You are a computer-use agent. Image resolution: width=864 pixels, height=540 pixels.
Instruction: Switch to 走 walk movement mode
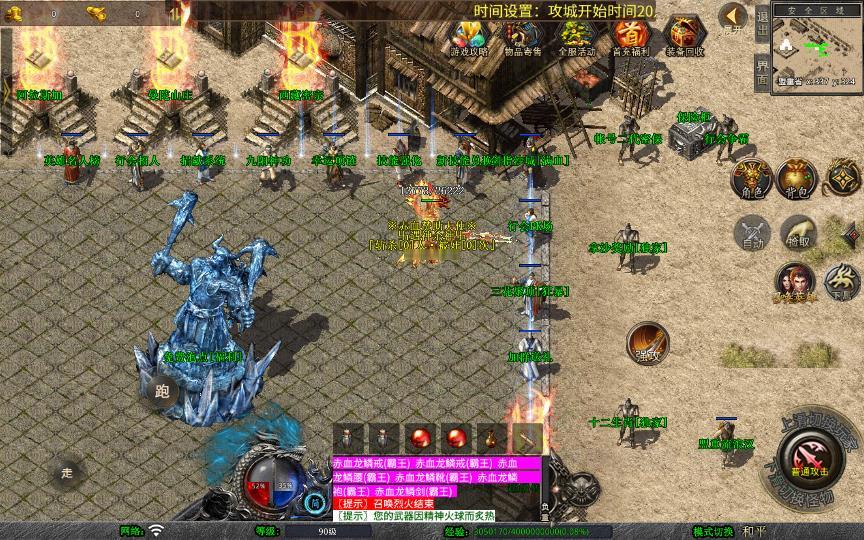(67, 472)
